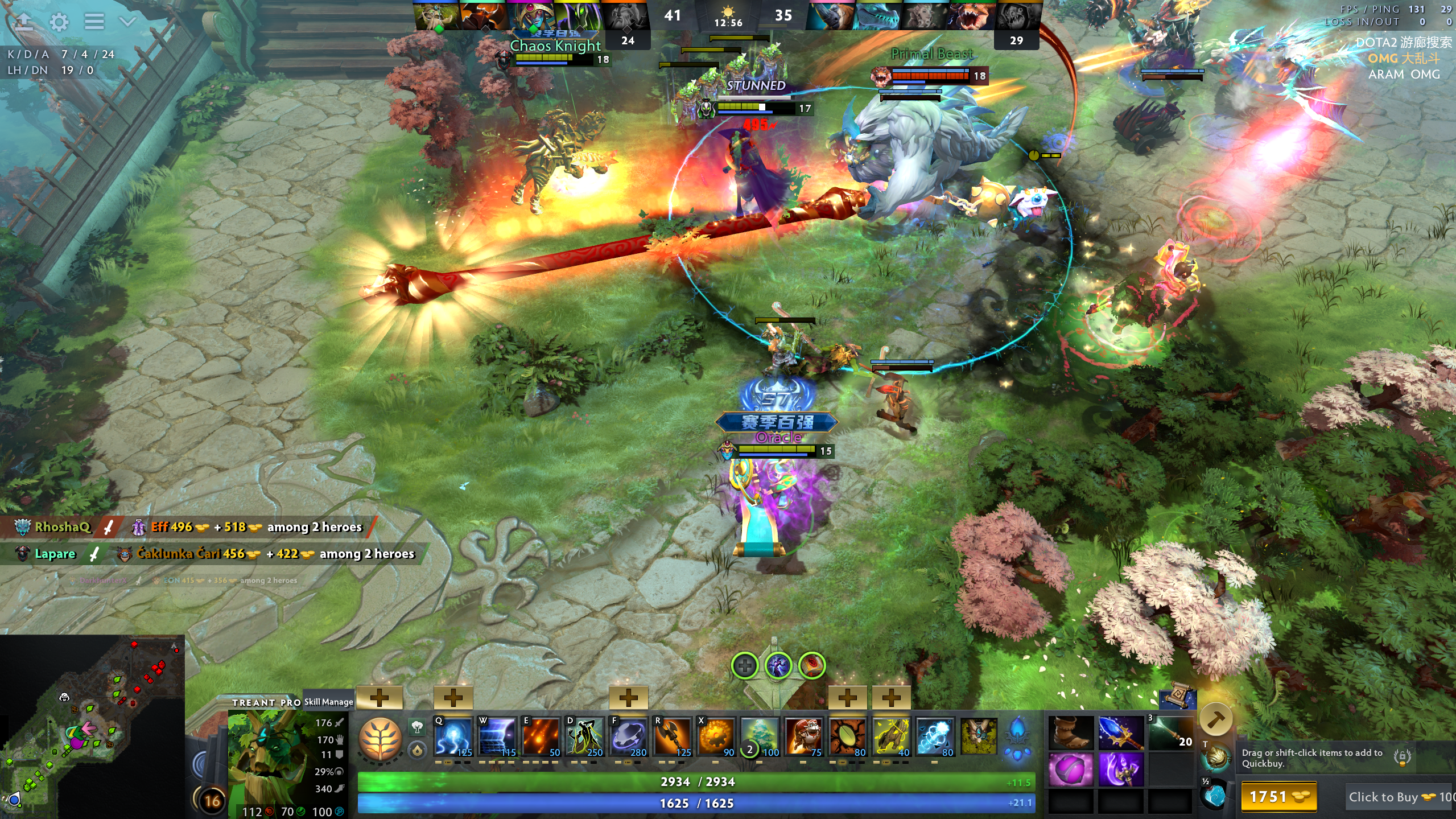
Task: Use the E fiery meteor ability
Action: [541, 736]
